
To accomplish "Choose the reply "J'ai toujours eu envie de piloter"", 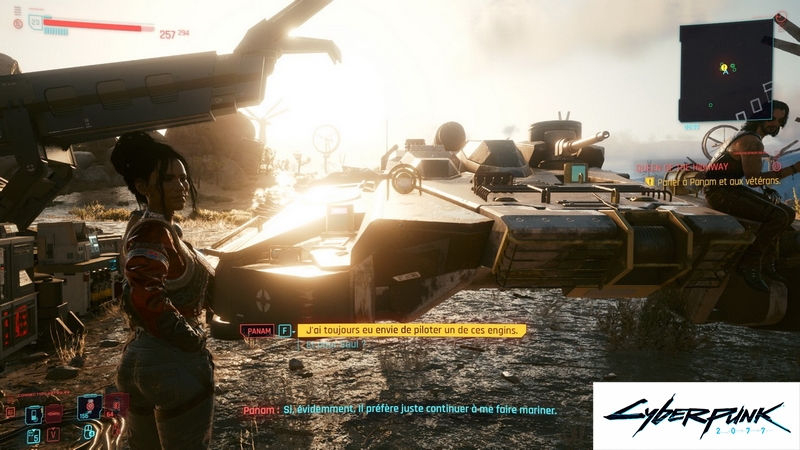I will pyautogui.click(x=411, y=330).
